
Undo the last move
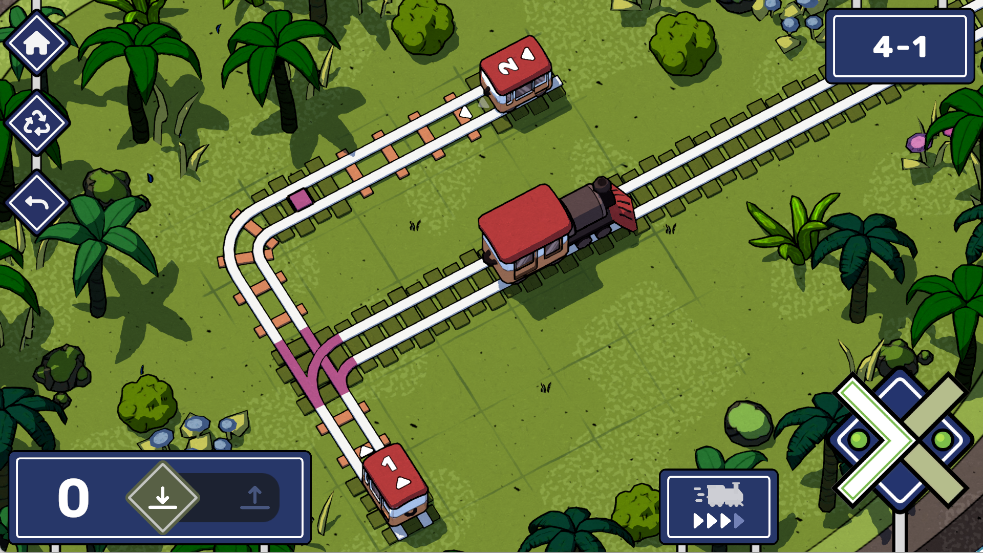pos(37,203)
